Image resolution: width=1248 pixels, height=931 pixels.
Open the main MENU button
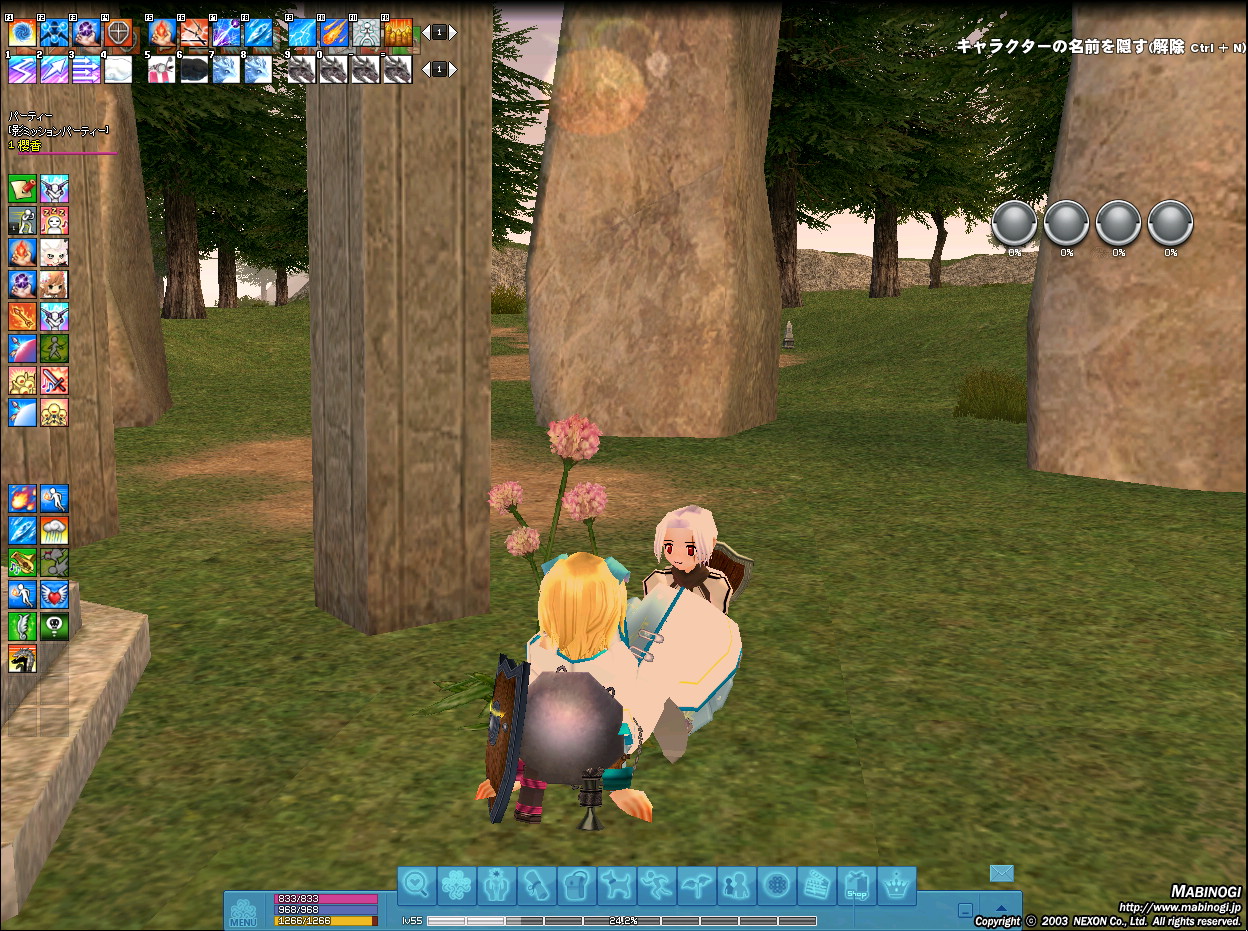(243, 911)
